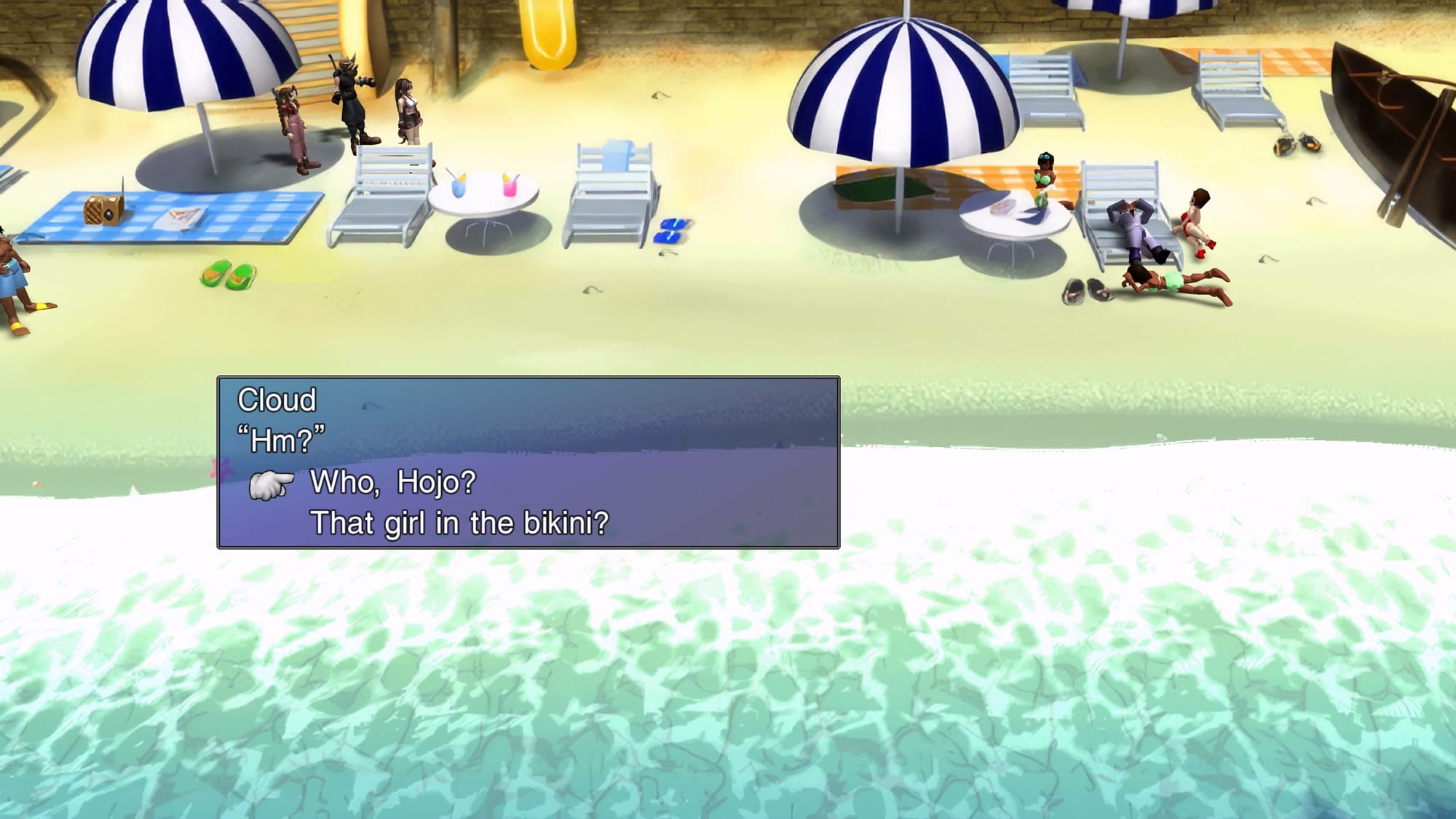Select "That girl in the bikini?" reply
This screenshot has width=1456, height=819.
click(459, 523)
